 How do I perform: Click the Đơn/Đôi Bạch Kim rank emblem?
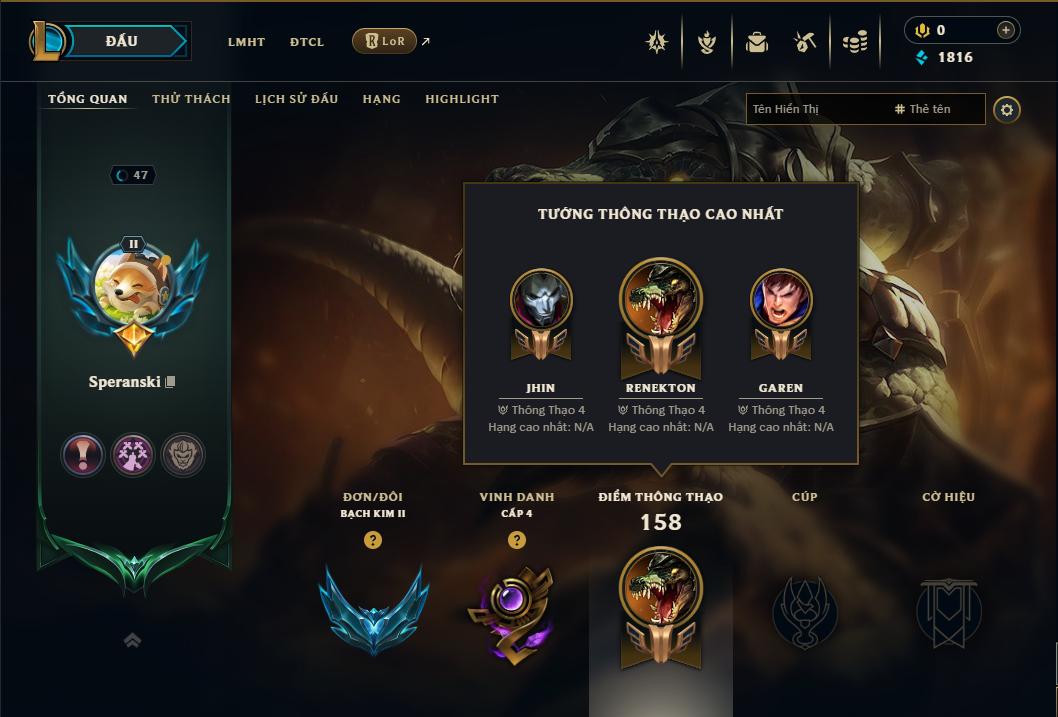pyautogui.click(x=373, y=610)
